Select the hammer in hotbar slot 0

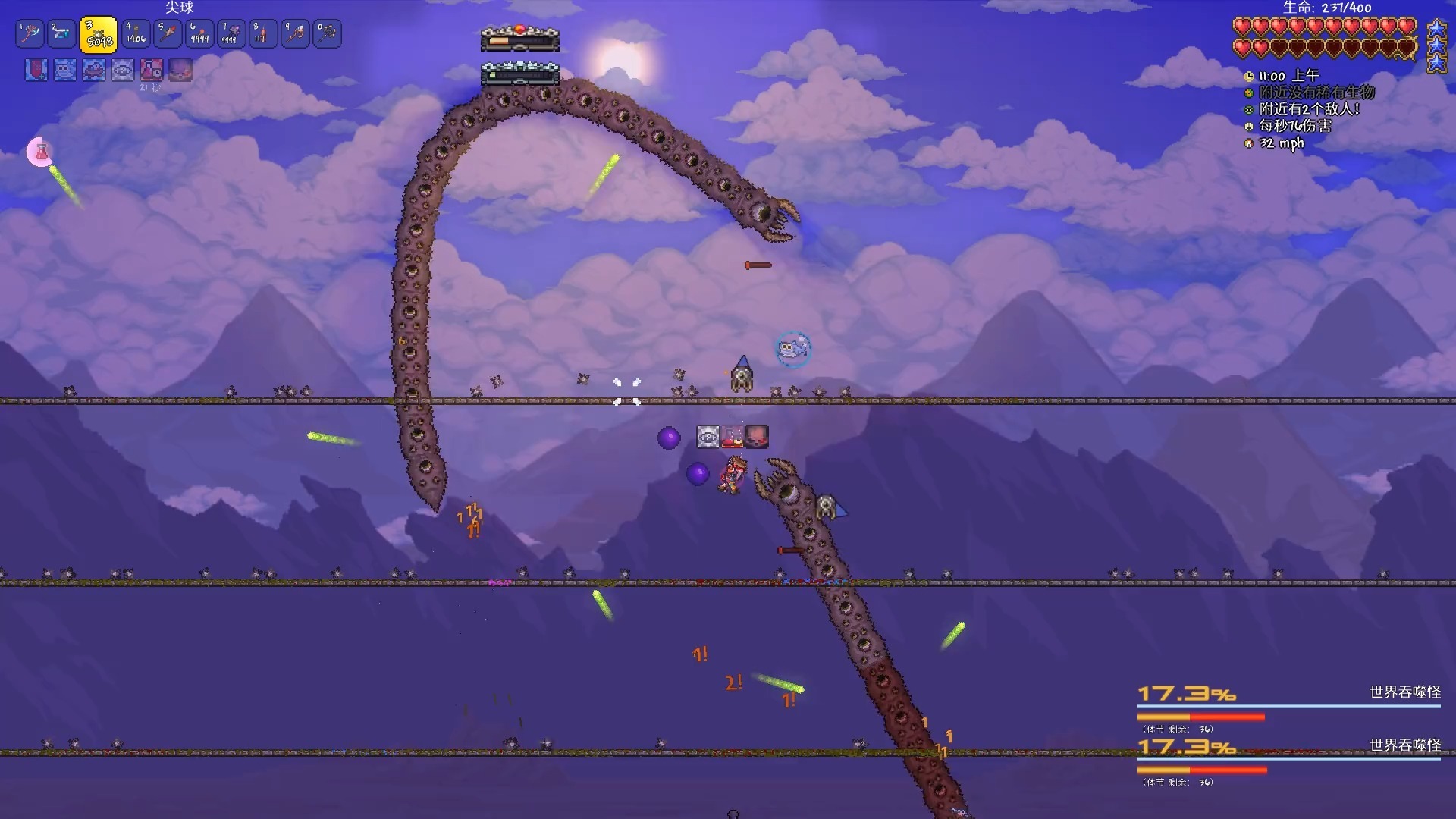(327, 33)
